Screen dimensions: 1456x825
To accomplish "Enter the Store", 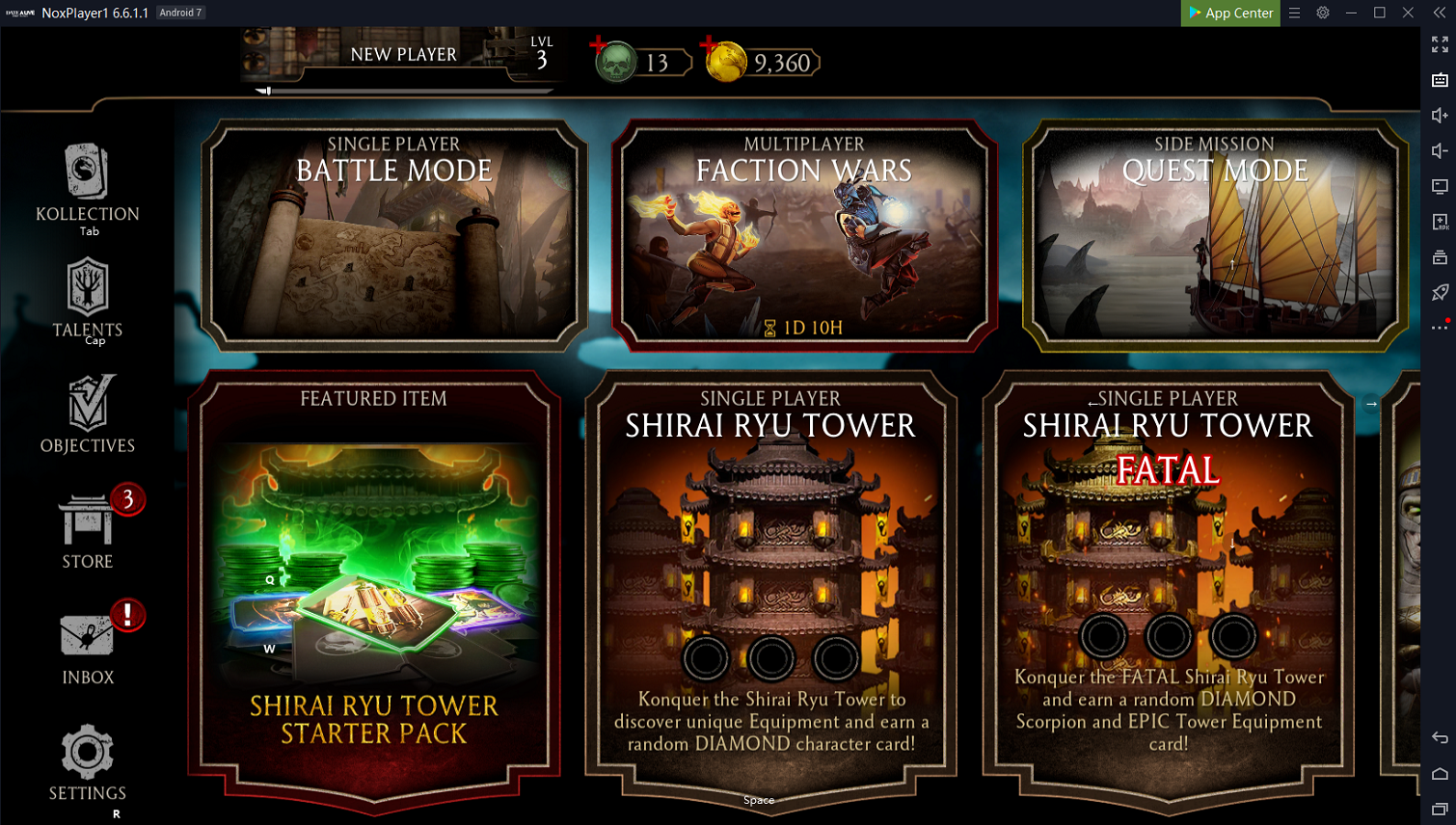I will (88, 530).
